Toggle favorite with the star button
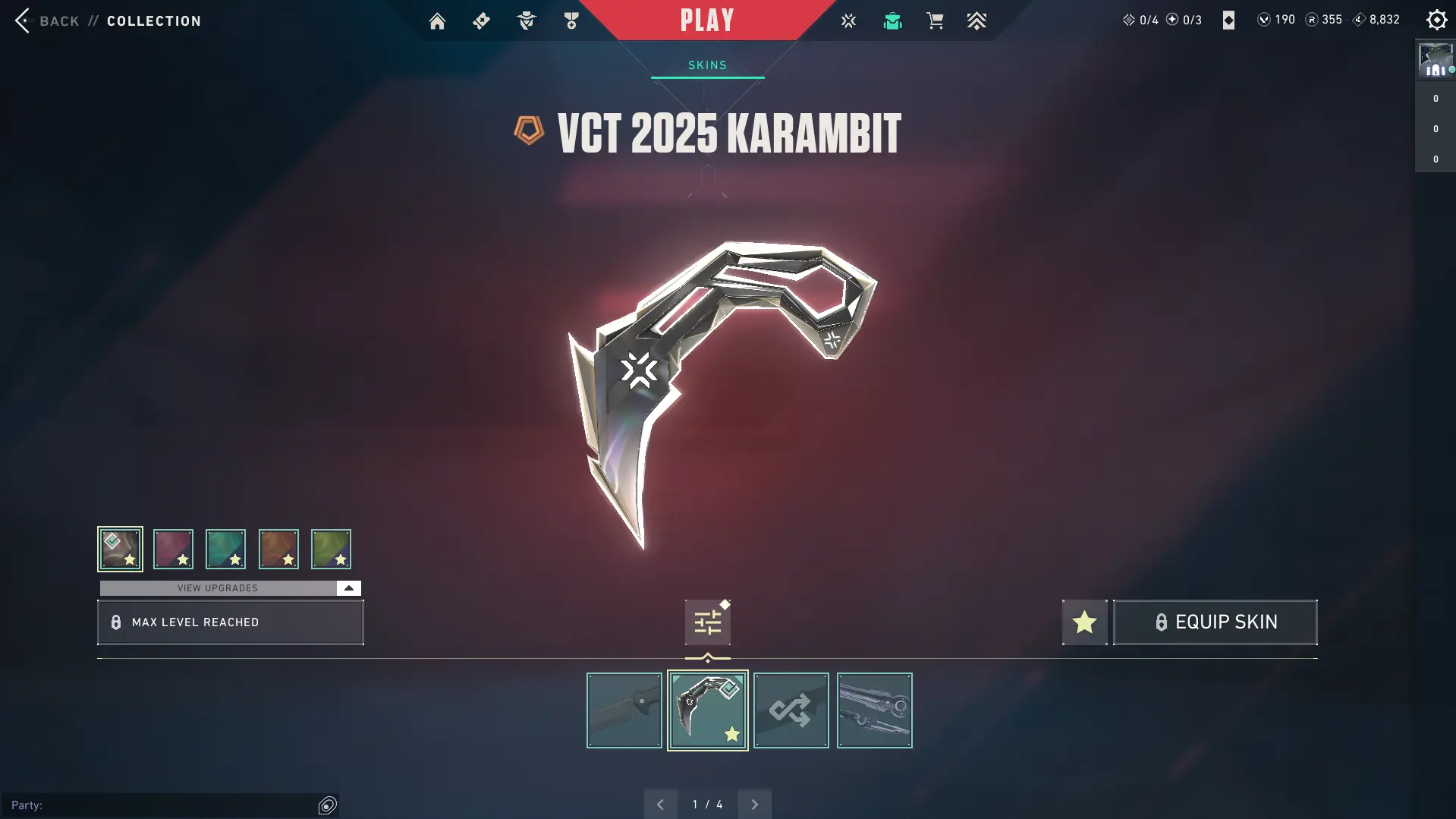 1084,622
